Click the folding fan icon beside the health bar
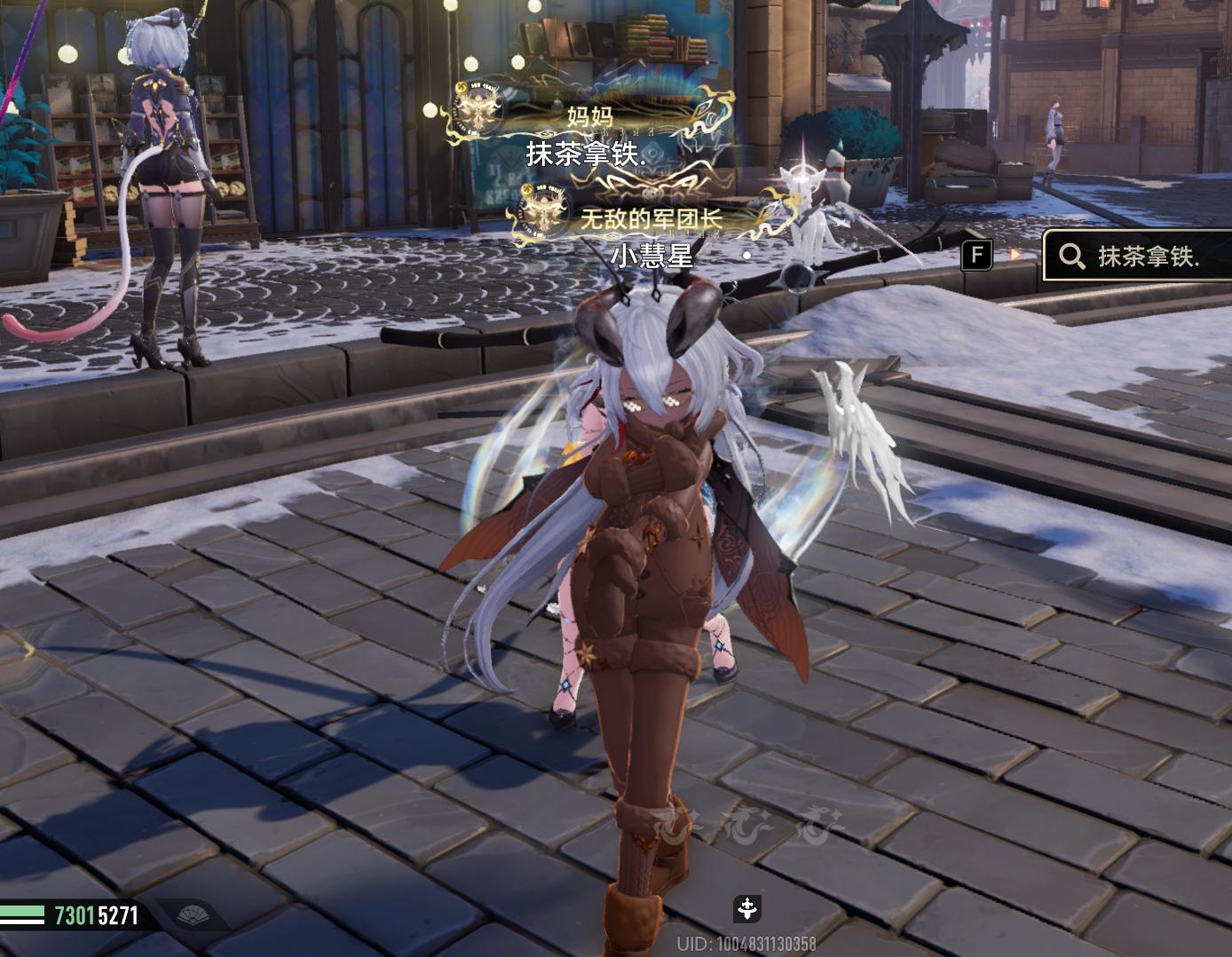1232x957 pixels. [191, 914]
